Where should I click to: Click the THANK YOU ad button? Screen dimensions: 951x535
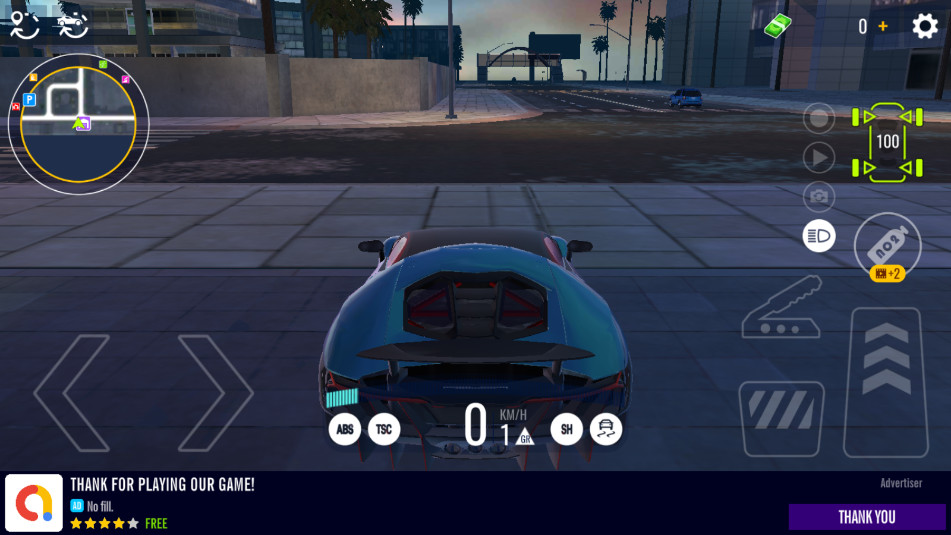(x=866, y=517)
